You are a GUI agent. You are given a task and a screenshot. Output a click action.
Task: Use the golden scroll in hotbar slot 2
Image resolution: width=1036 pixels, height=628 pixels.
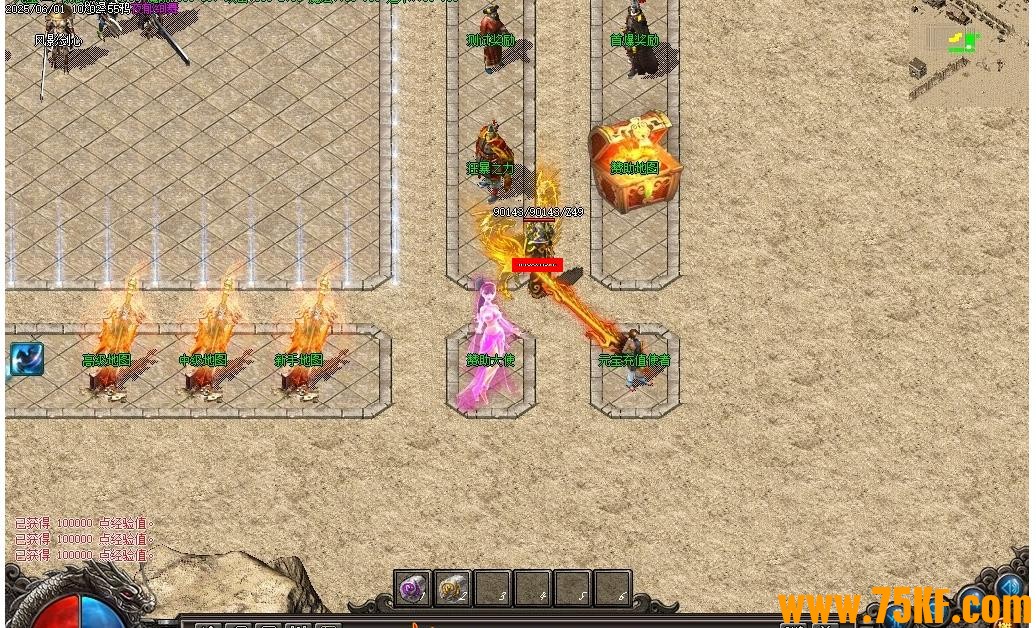452,588
